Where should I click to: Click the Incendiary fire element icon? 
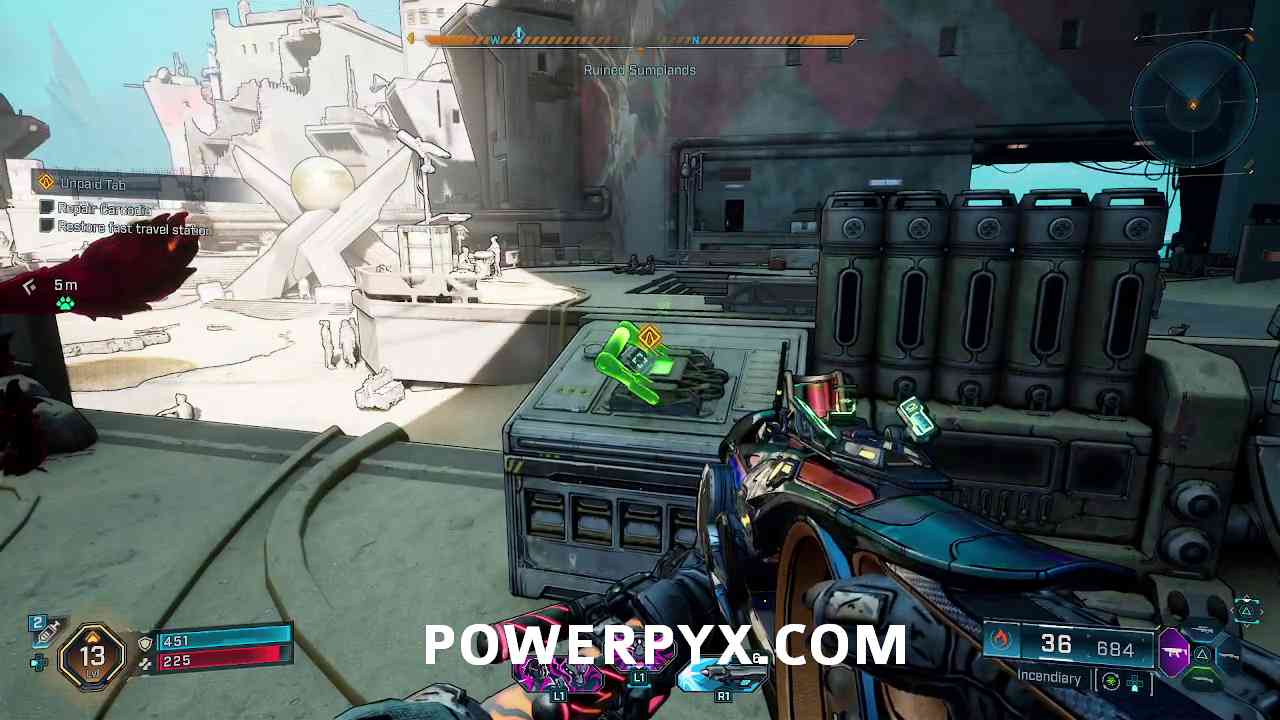(x=1002, y=641)
